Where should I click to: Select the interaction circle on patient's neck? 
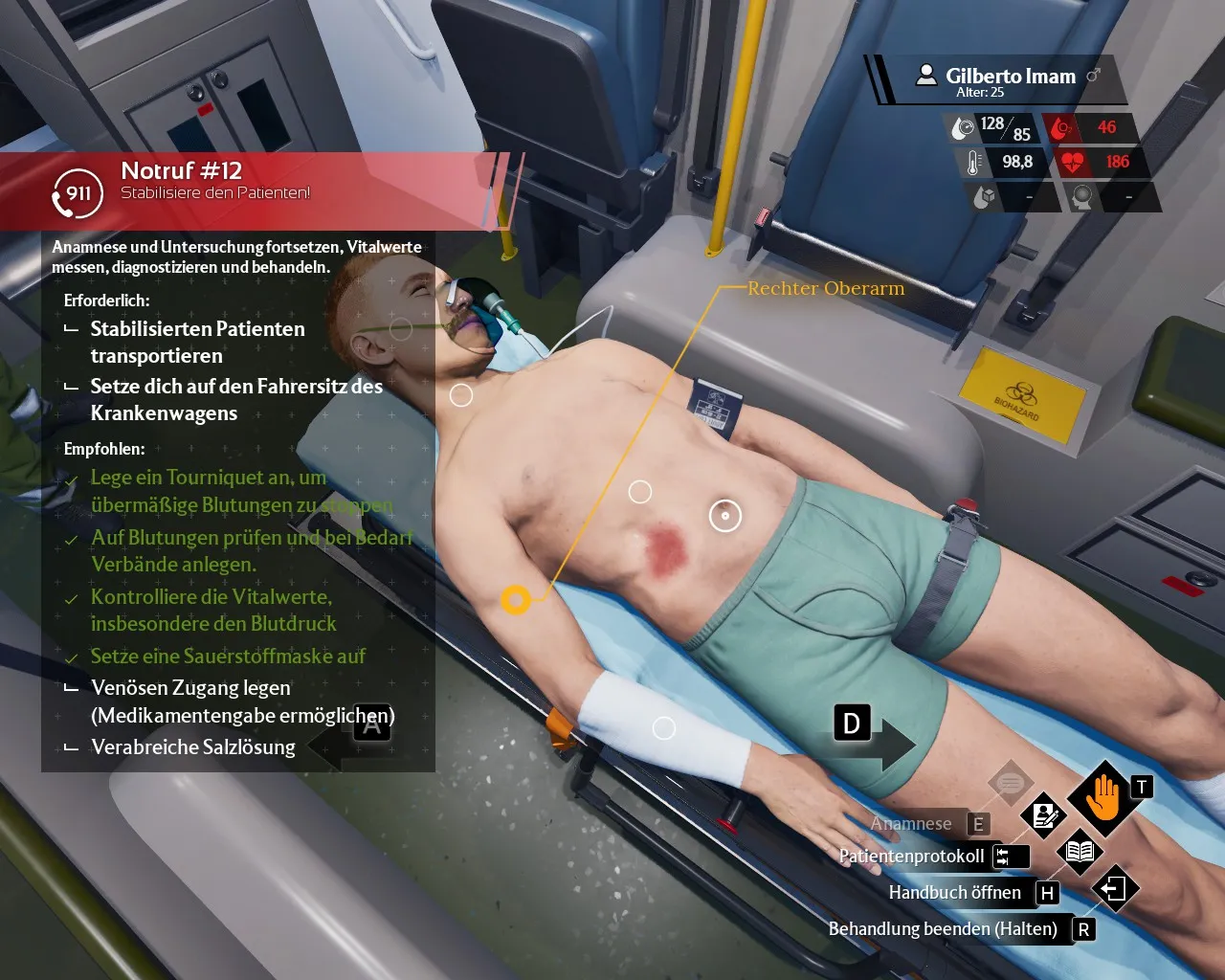click(461, 395)
